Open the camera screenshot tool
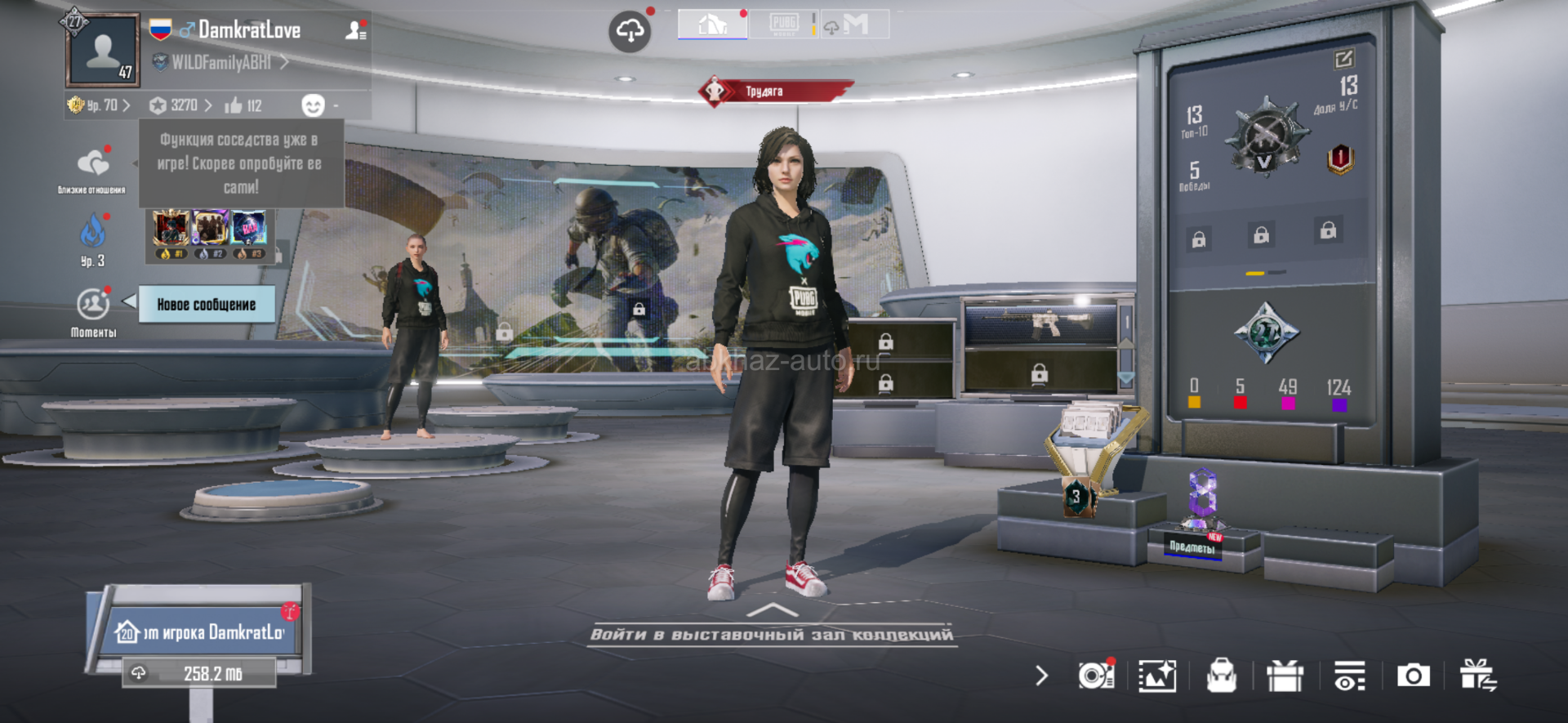 pos(1414,676)
